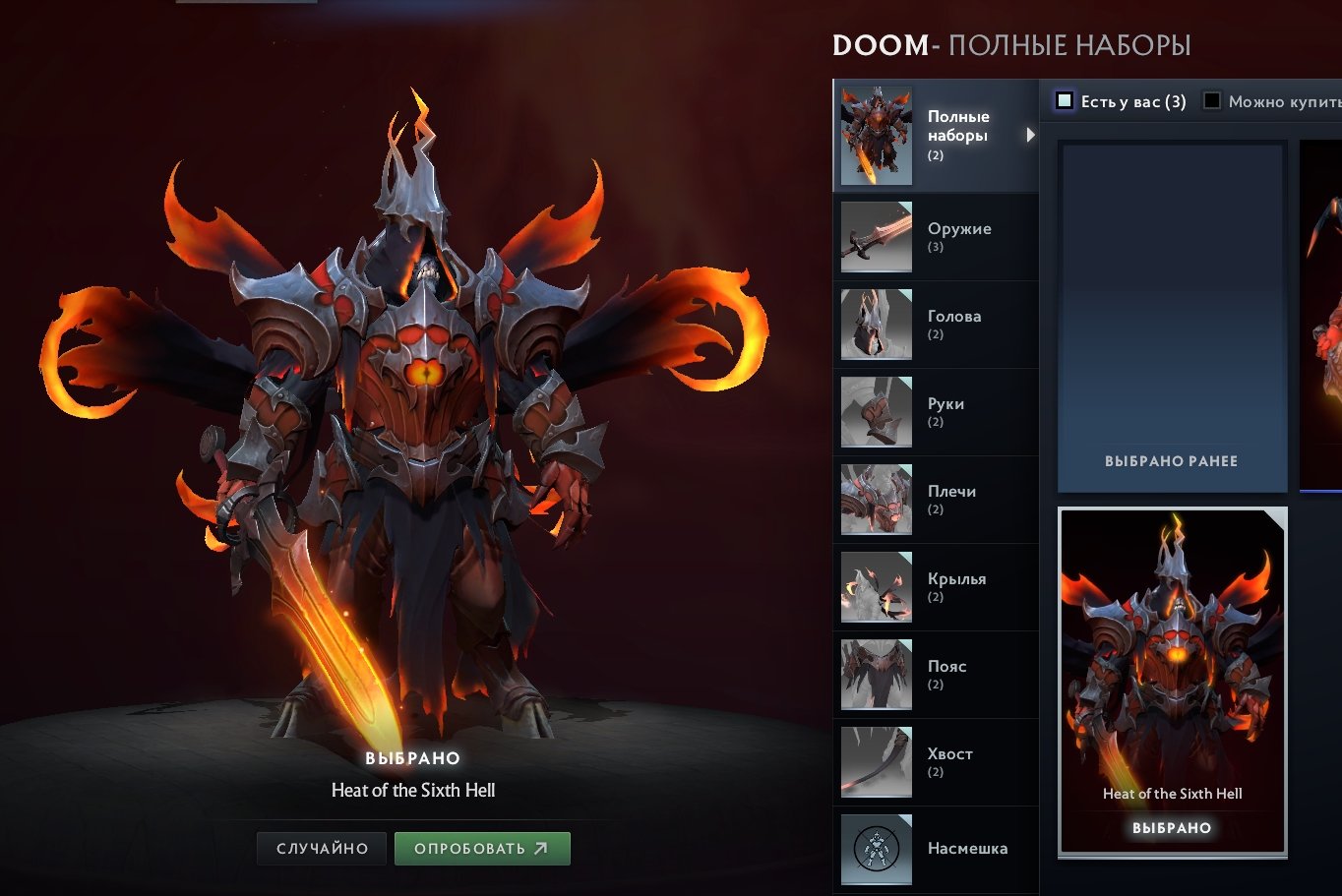Select the Полные наборы set thumbnail

(875, 135)
